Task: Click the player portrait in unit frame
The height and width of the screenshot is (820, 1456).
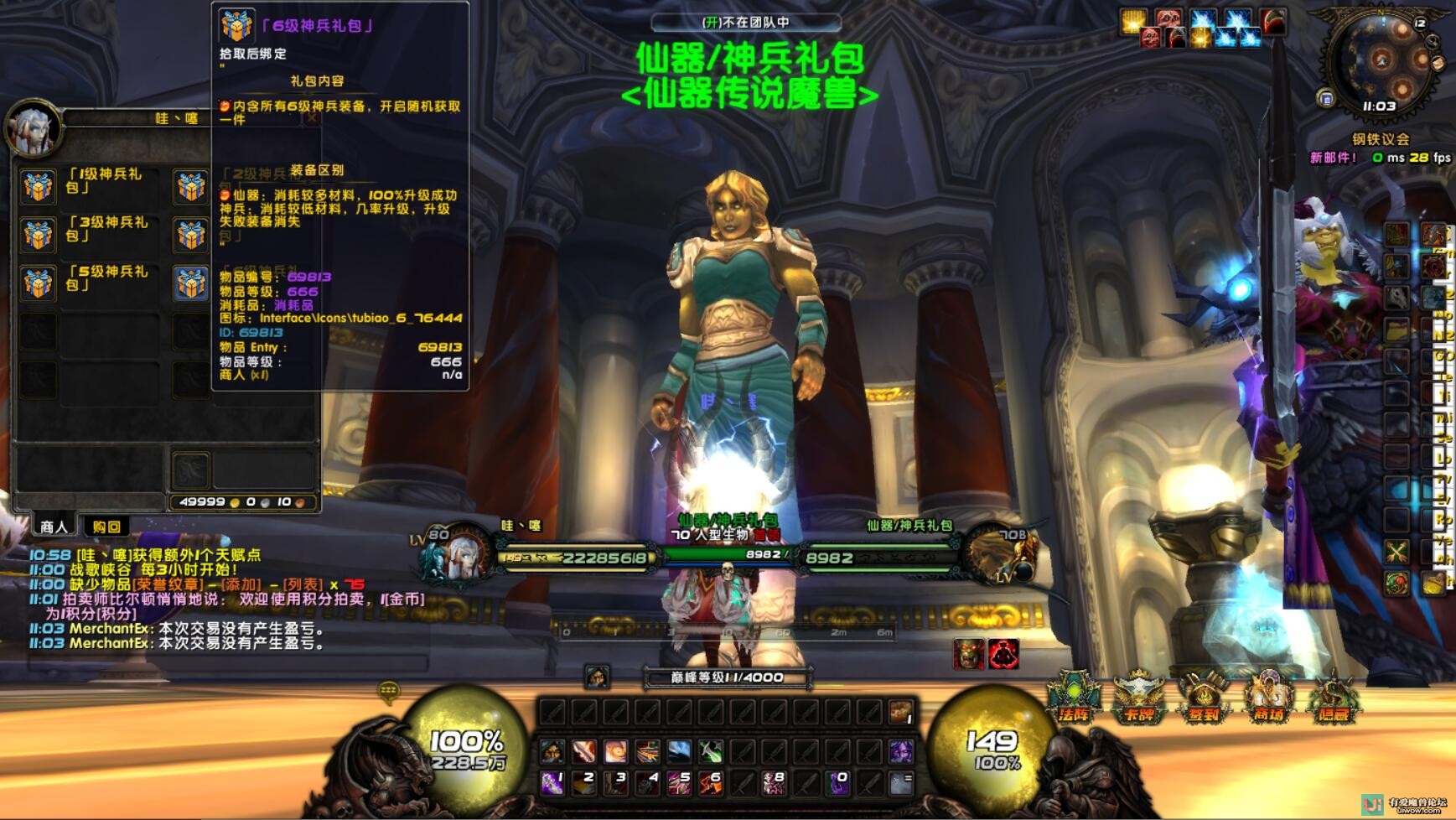Action: 458,555
